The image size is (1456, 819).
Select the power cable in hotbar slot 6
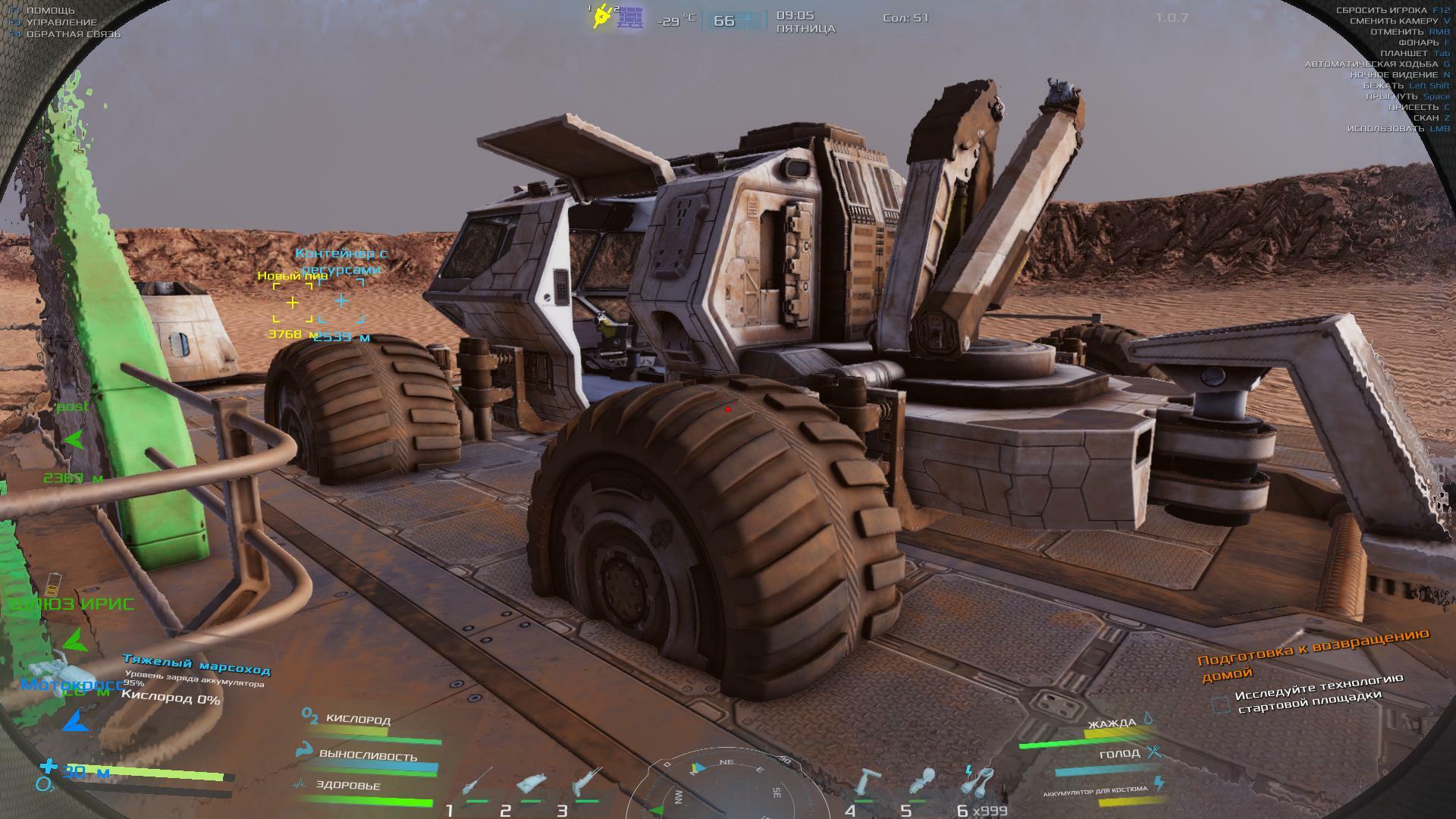tap(977, 781)
